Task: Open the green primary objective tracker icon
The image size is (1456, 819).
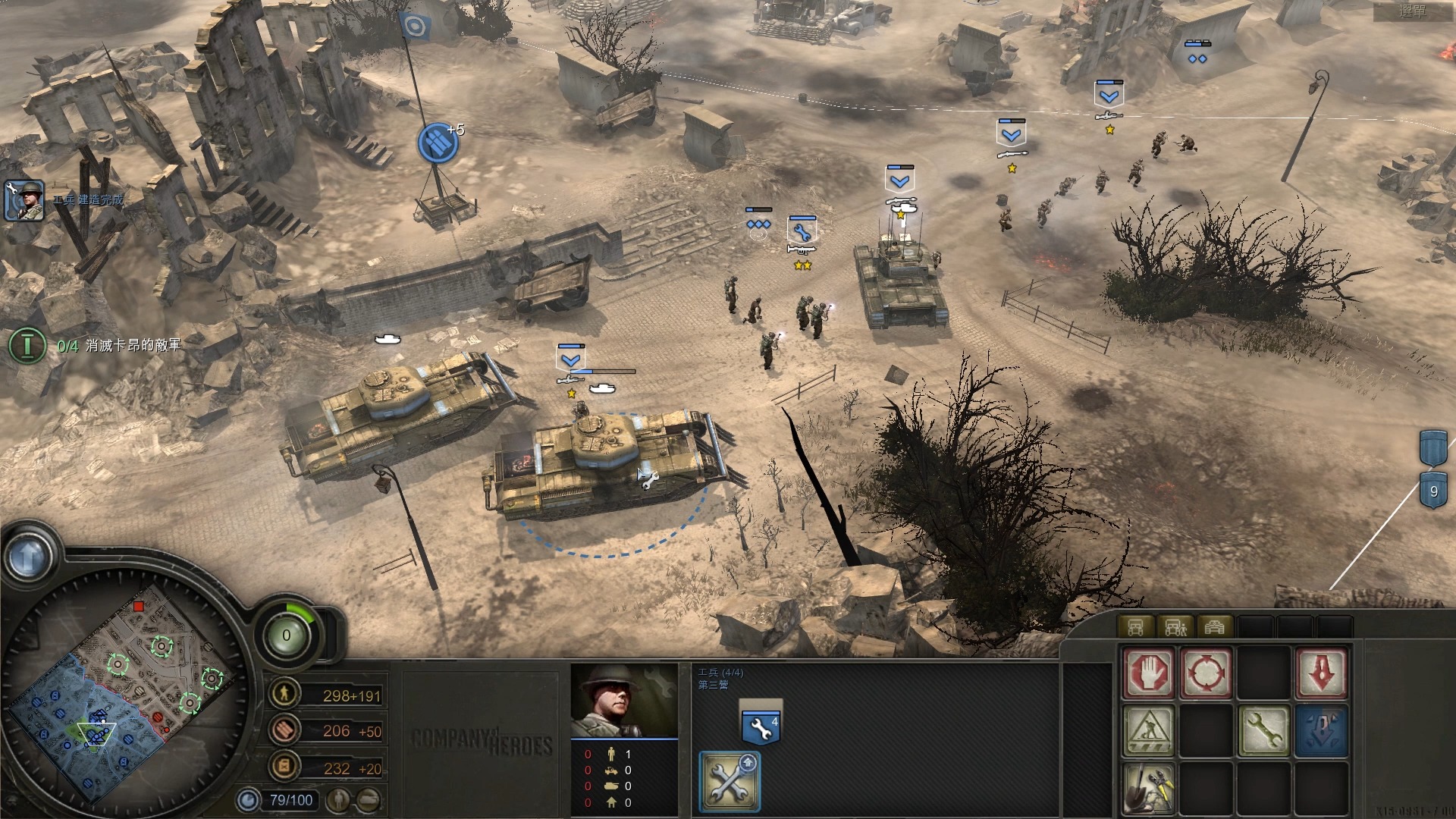Action: [27, 346]
